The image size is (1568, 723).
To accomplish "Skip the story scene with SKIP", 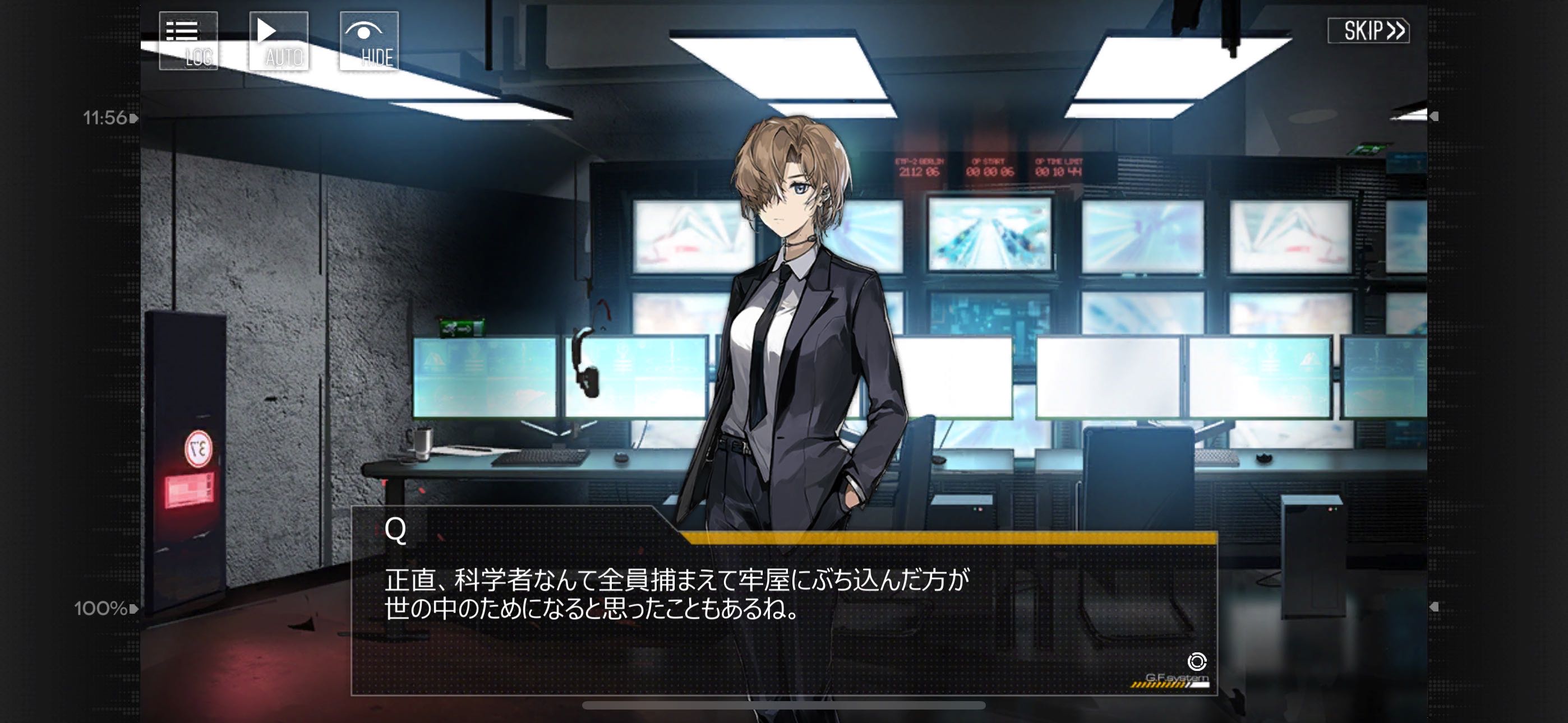I will pos(1368,30).
